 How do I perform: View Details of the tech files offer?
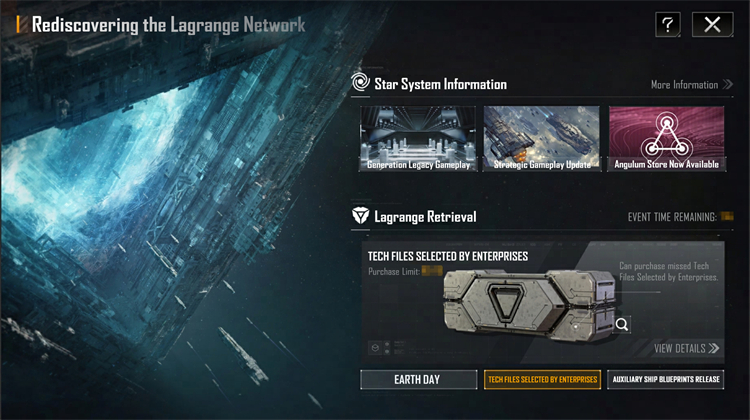tap(686, 348)
